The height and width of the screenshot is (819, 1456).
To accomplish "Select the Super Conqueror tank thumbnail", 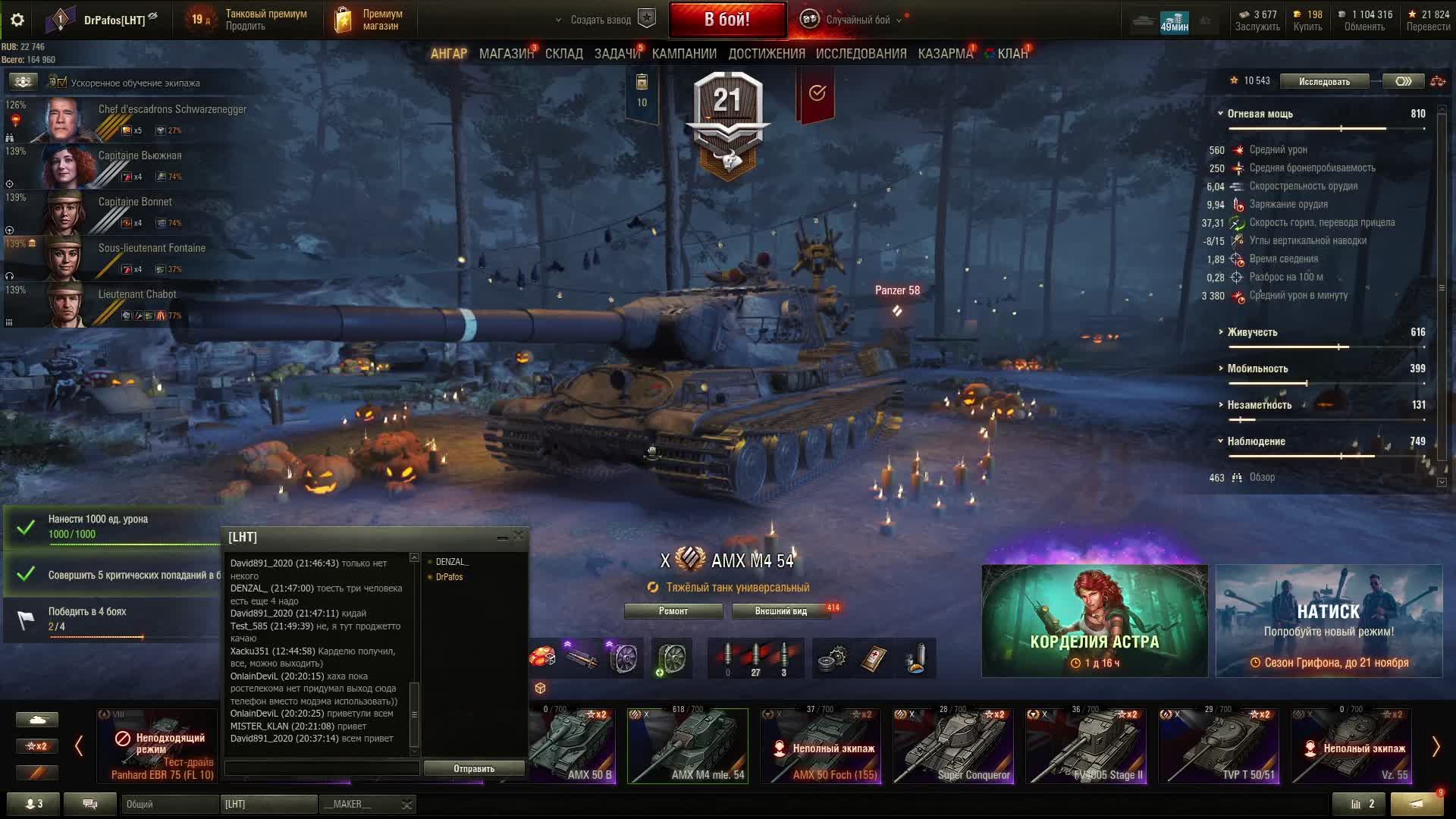I will pyautogui.click(x=952, y=747).
